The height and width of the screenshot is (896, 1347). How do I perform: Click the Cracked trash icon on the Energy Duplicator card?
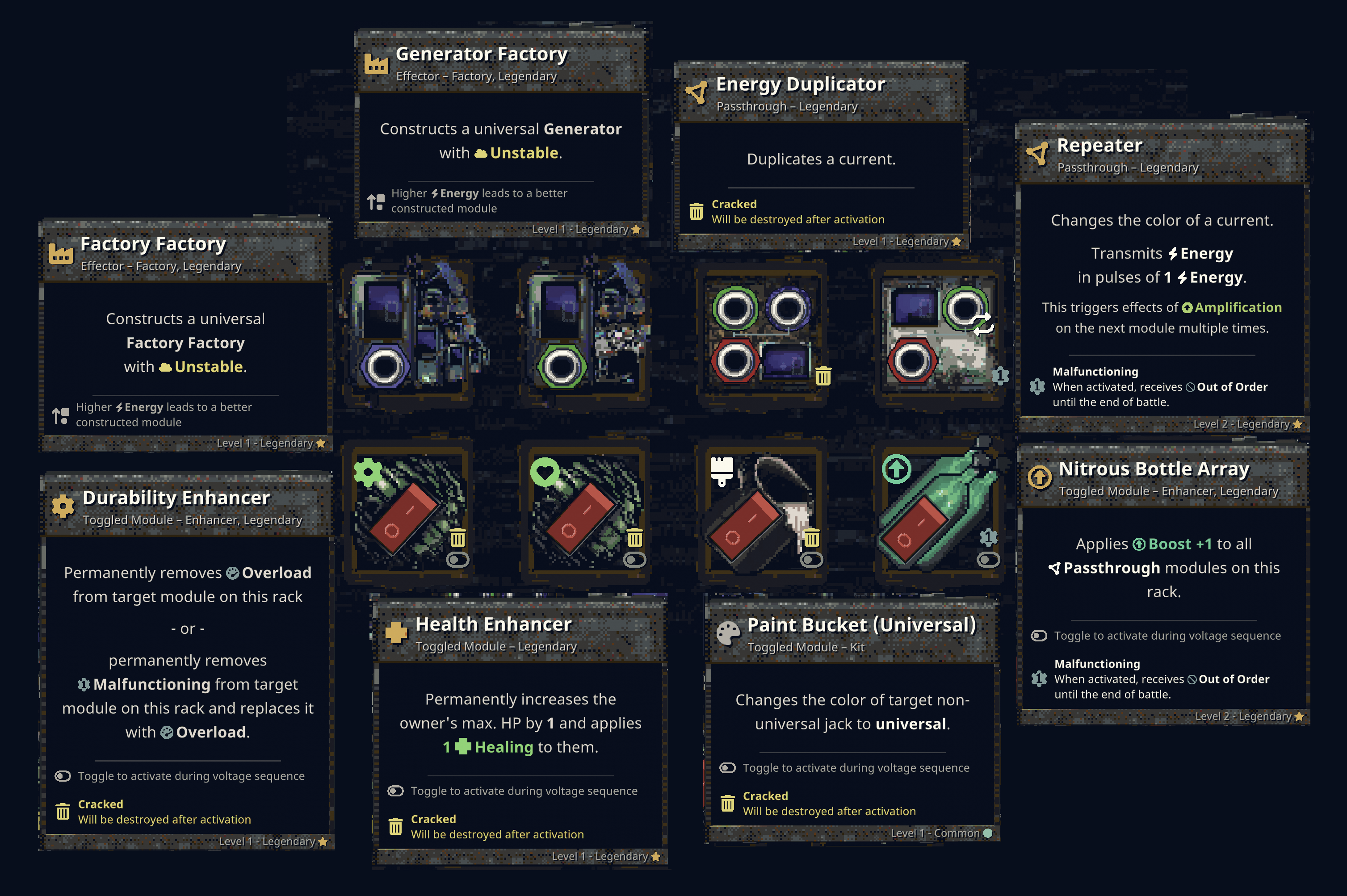point(697,211)
